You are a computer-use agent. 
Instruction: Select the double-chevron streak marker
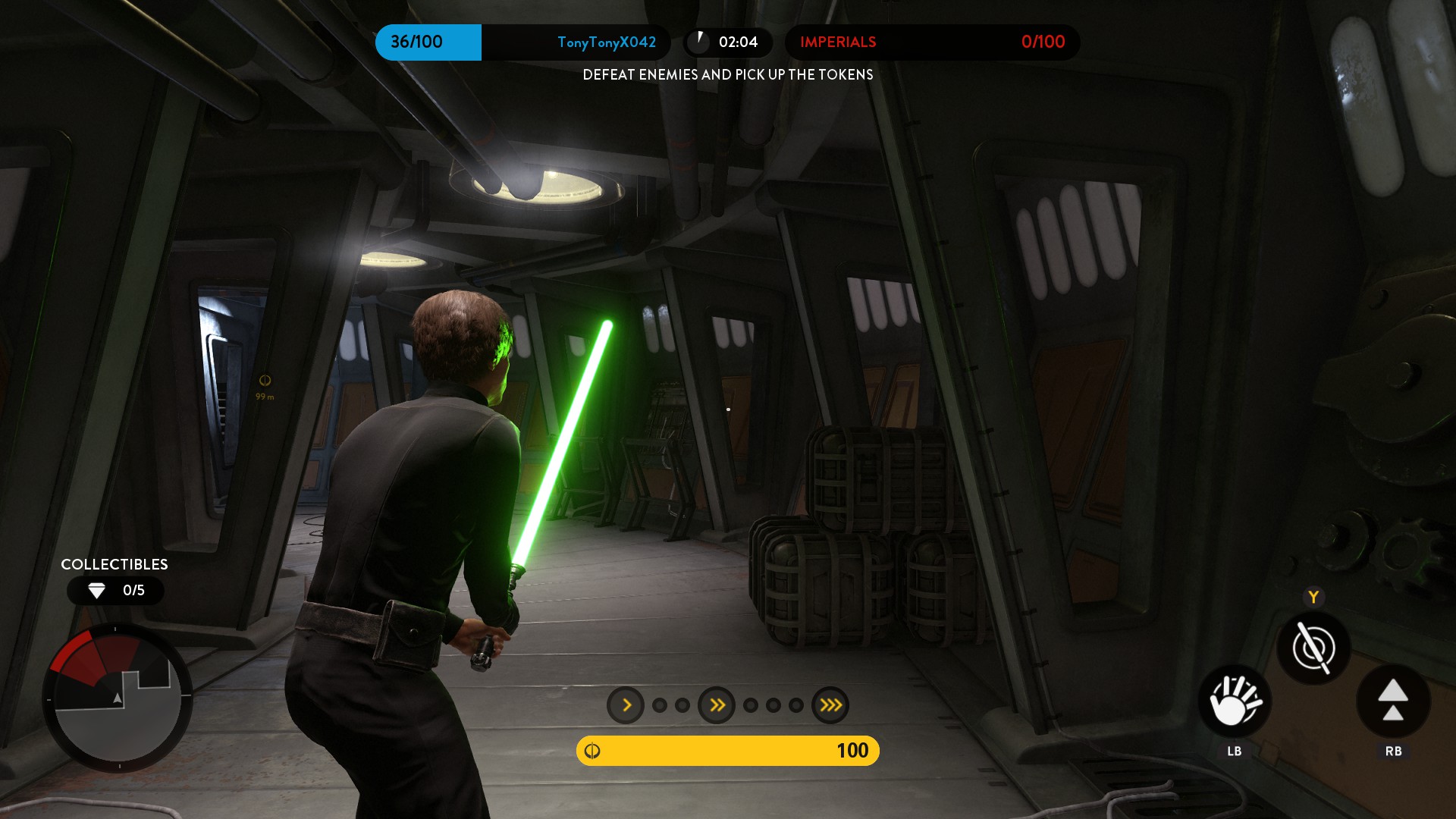pyautogui.click(x=717, y=705)
